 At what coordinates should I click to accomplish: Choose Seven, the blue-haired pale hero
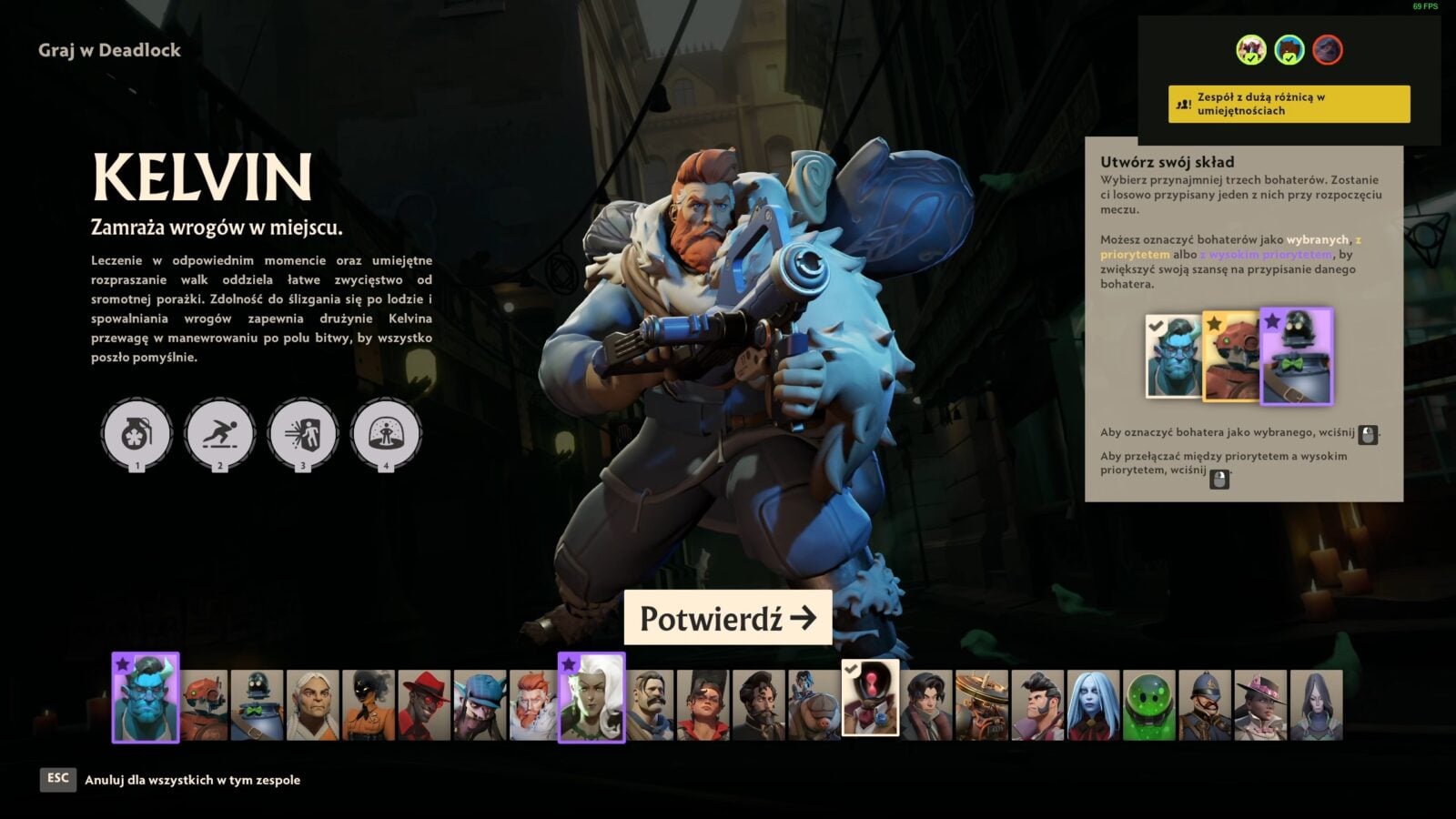click(1093, 705)
